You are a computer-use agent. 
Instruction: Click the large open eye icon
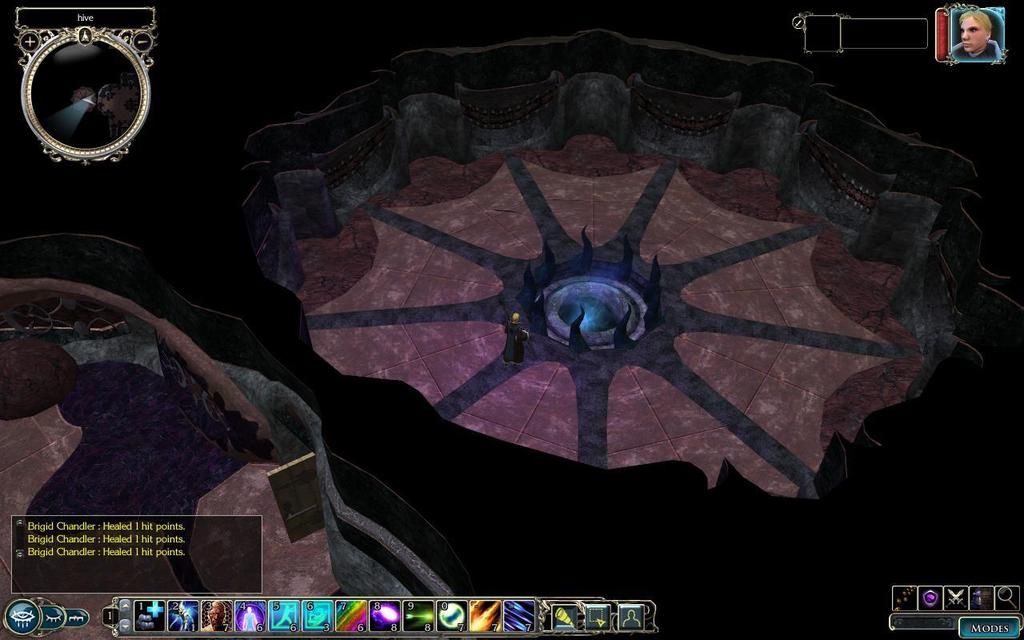(22, 616)
